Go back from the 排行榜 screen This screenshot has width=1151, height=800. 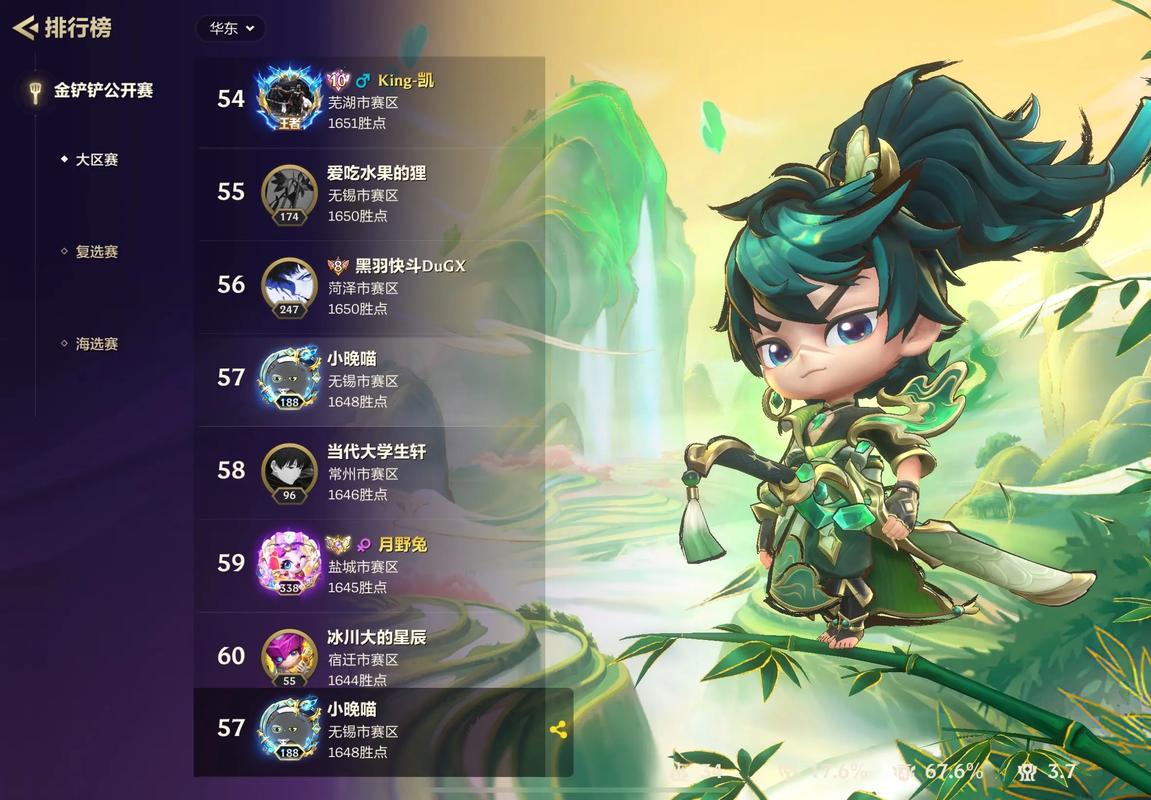click(x=24, y=28)
